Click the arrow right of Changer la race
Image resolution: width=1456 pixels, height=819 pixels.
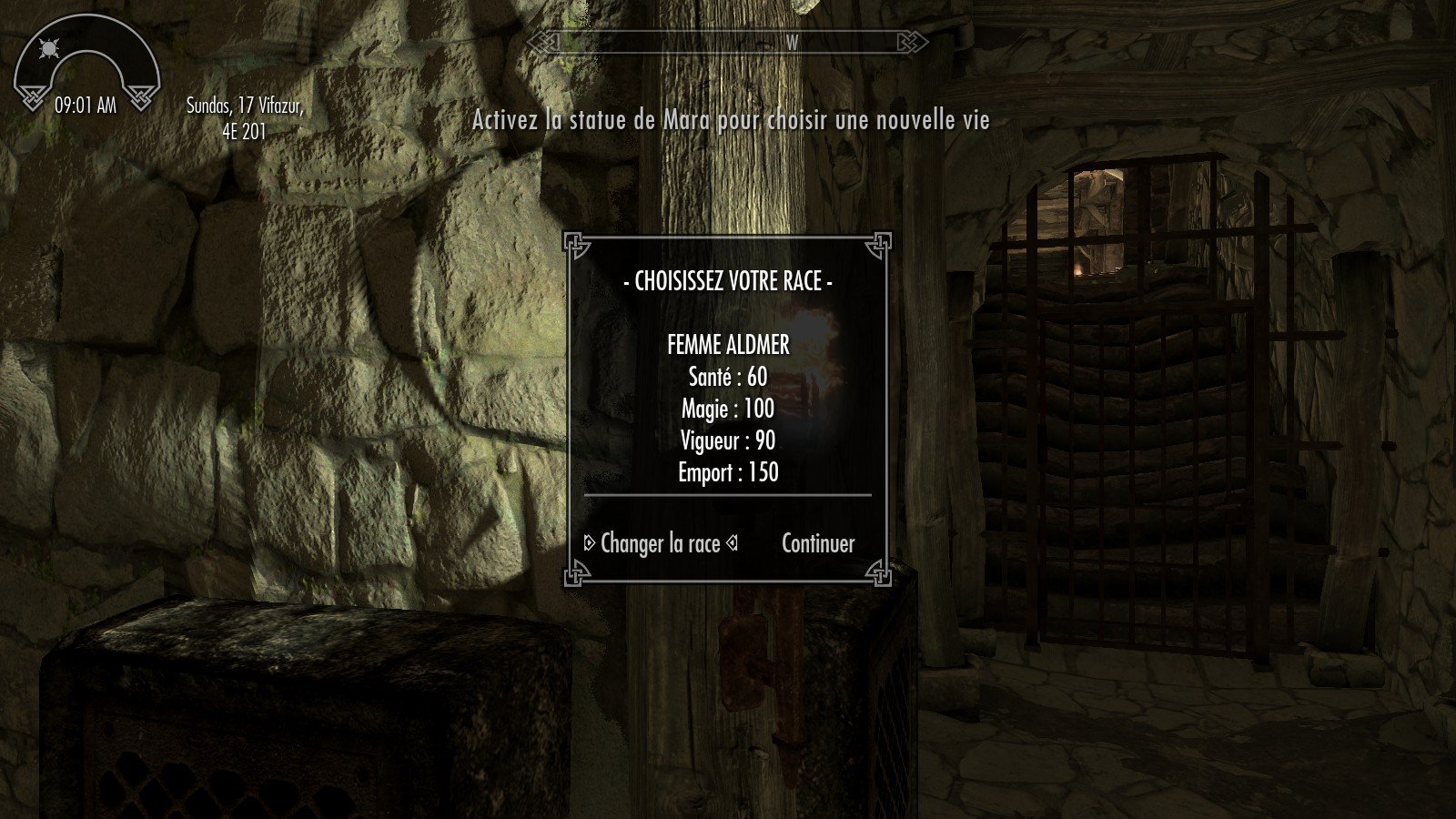732,543
